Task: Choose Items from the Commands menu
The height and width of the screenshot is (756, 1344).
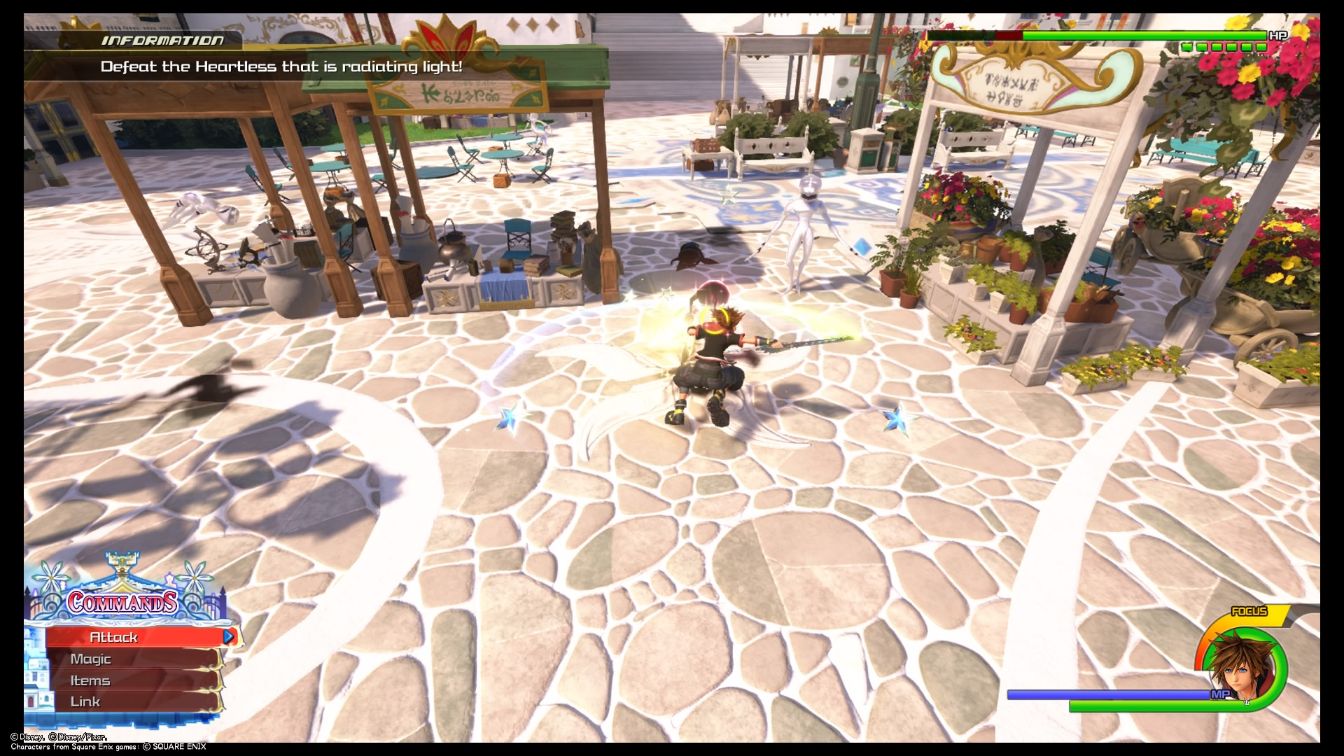Action: (92, 679)
